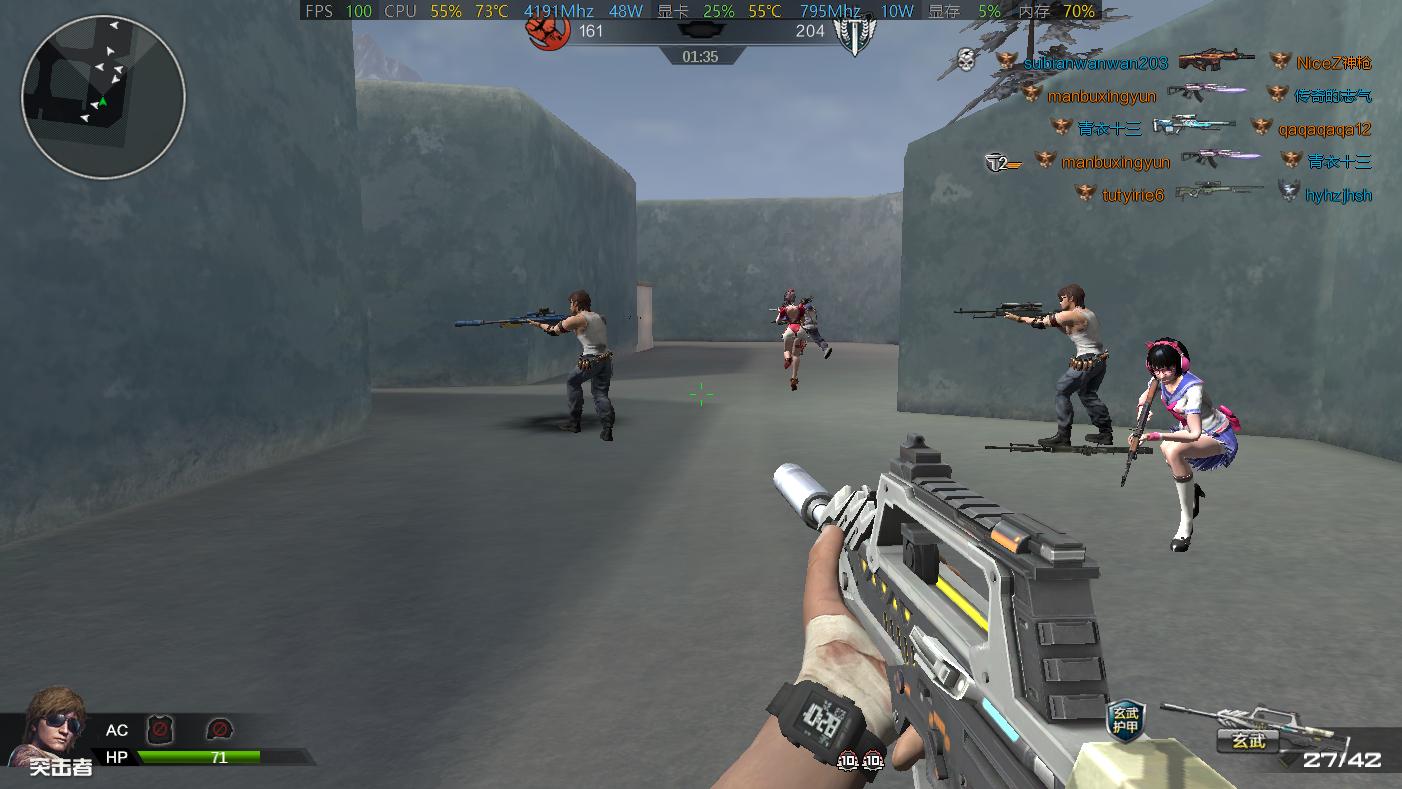Click the helmet armor icon
This screenshot has width=1402, height=789.
pos(219,729)
